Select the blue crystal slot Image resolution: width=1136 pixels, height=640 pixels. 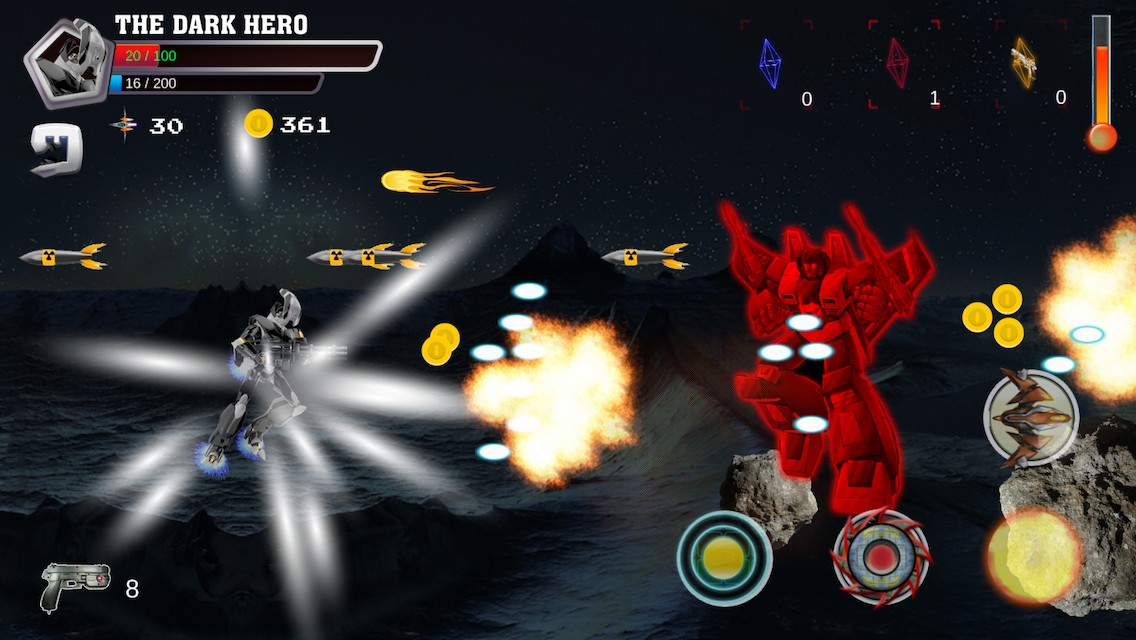(x=771, y=64)
